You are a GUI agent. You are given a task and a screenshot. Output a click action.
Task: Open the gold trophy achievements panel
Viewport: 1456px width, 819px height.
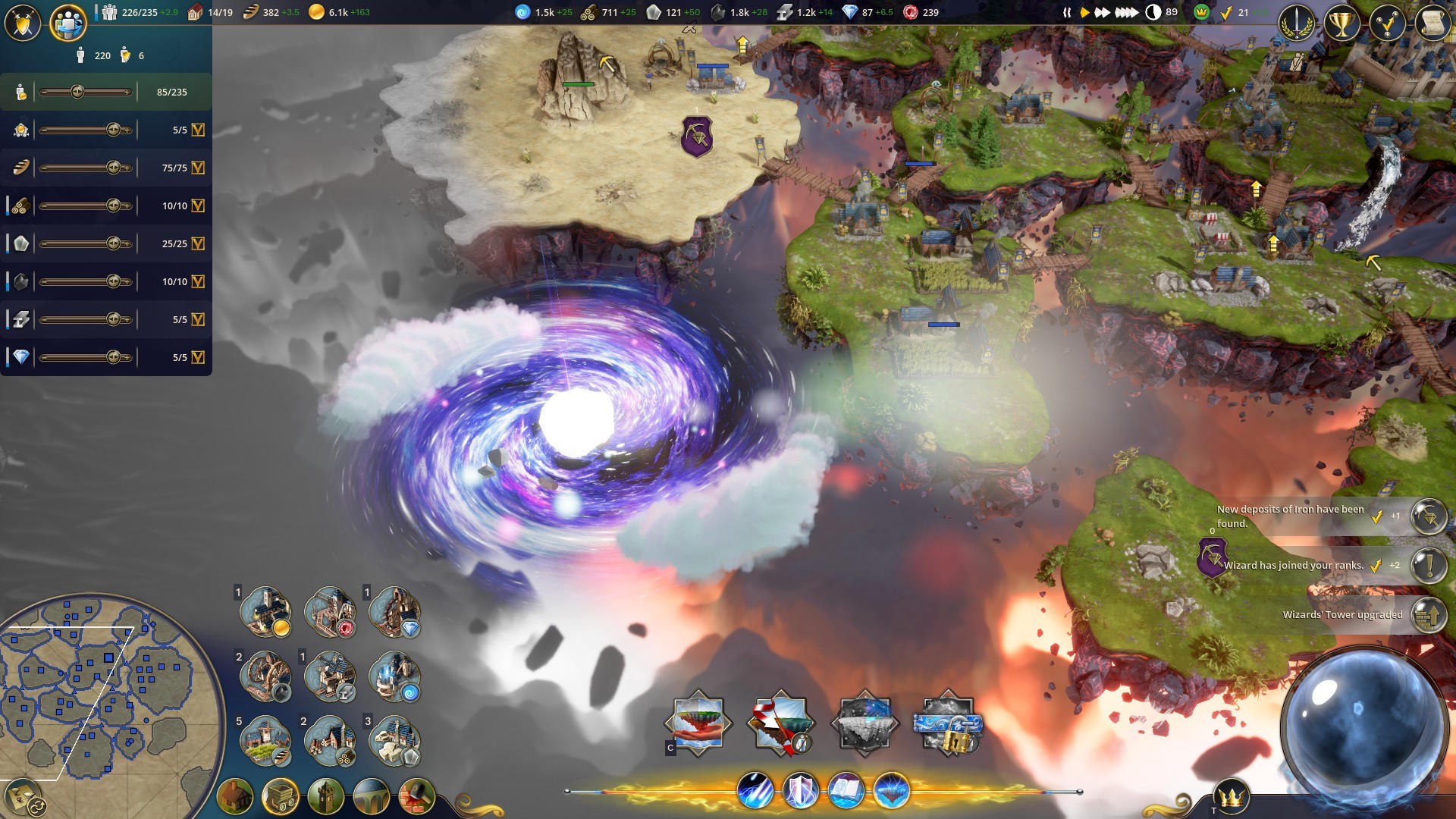click(x=1341, y=24)
